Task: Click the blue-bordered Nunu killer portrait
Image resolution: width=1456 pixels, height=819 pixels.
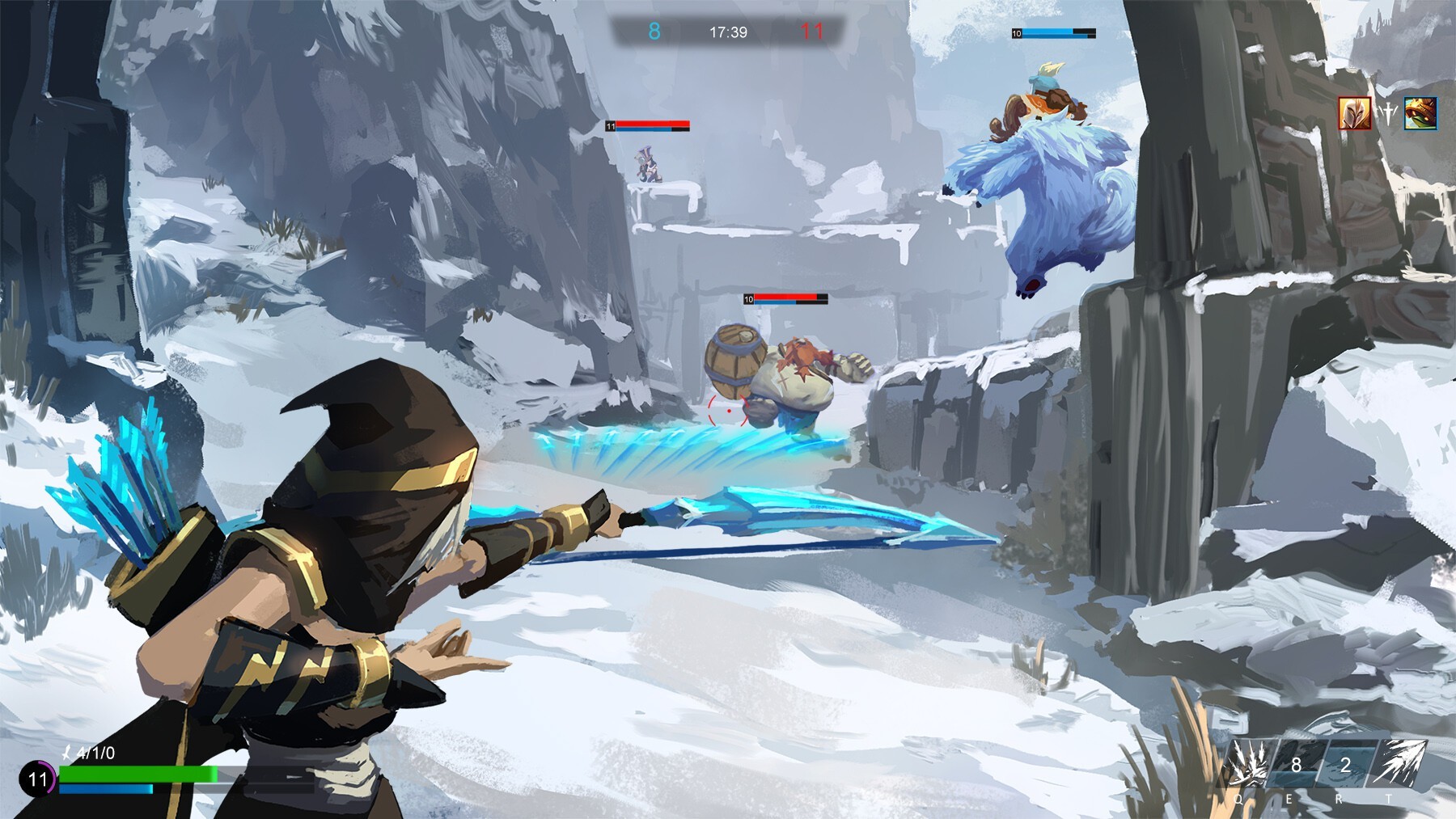Action: [1420, 113]
